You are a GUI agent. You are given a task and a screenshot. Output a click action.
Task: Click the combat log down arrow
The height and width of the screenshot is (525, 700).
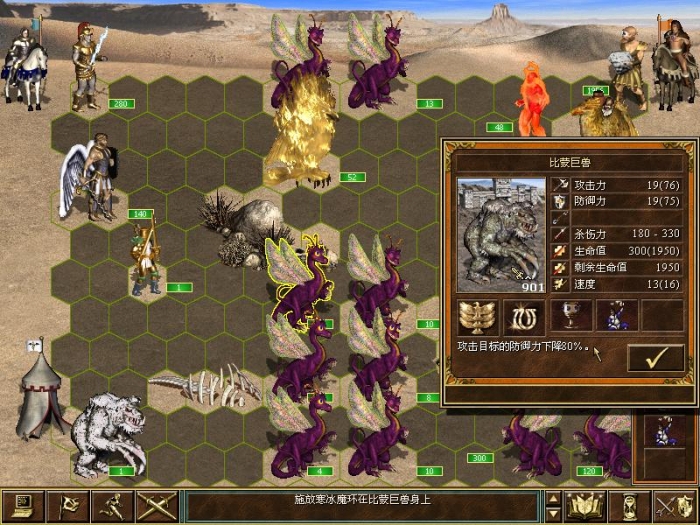pos(553,513)
